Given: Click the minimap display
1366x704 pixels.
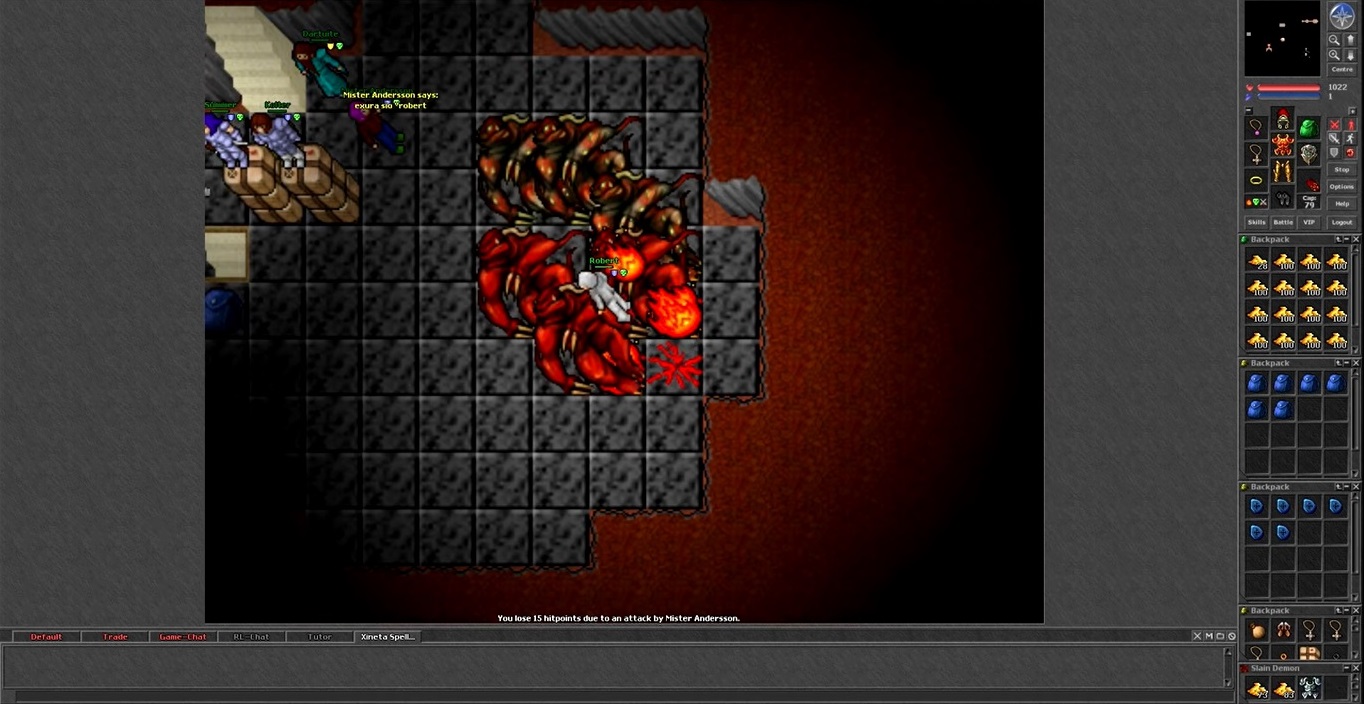Looking at the screenshot, I should [x=1282, y=40].
